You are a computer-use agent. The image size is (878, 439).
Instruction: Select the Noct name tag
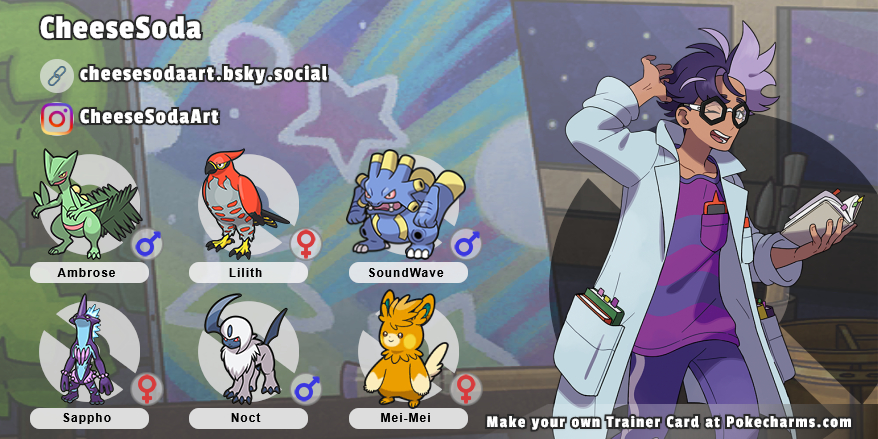[248, 418]
